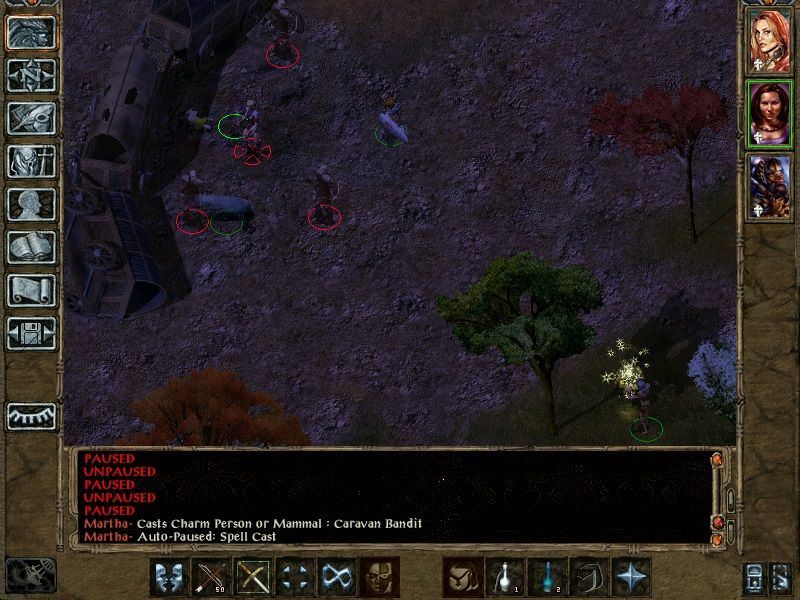
Task: Open the mage spellbook
Action: pos(31,247)
